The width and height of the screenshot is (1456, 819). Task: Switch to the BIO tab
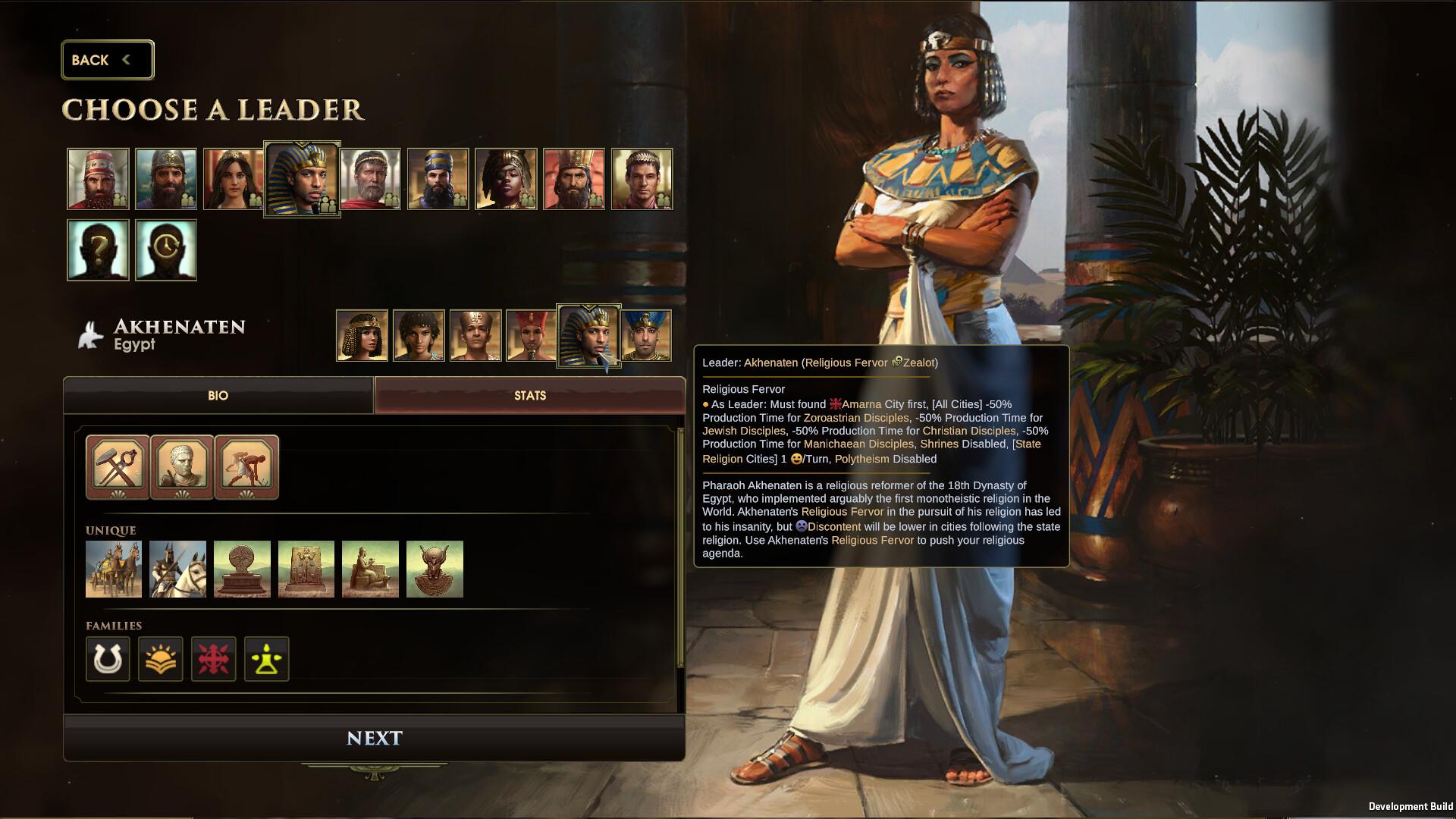tap(218, 395)
